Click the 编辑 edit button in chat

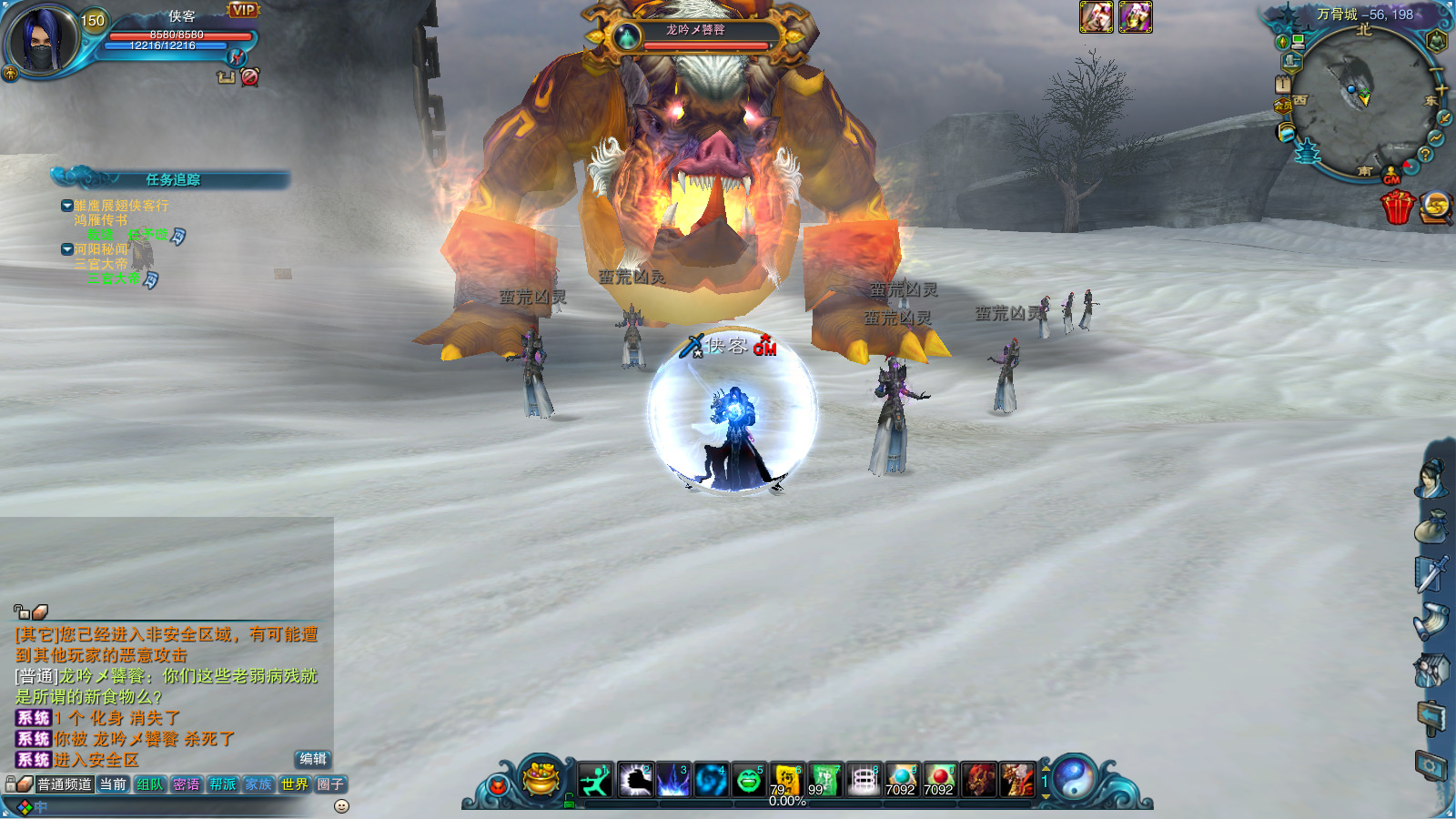coord(313,759)
